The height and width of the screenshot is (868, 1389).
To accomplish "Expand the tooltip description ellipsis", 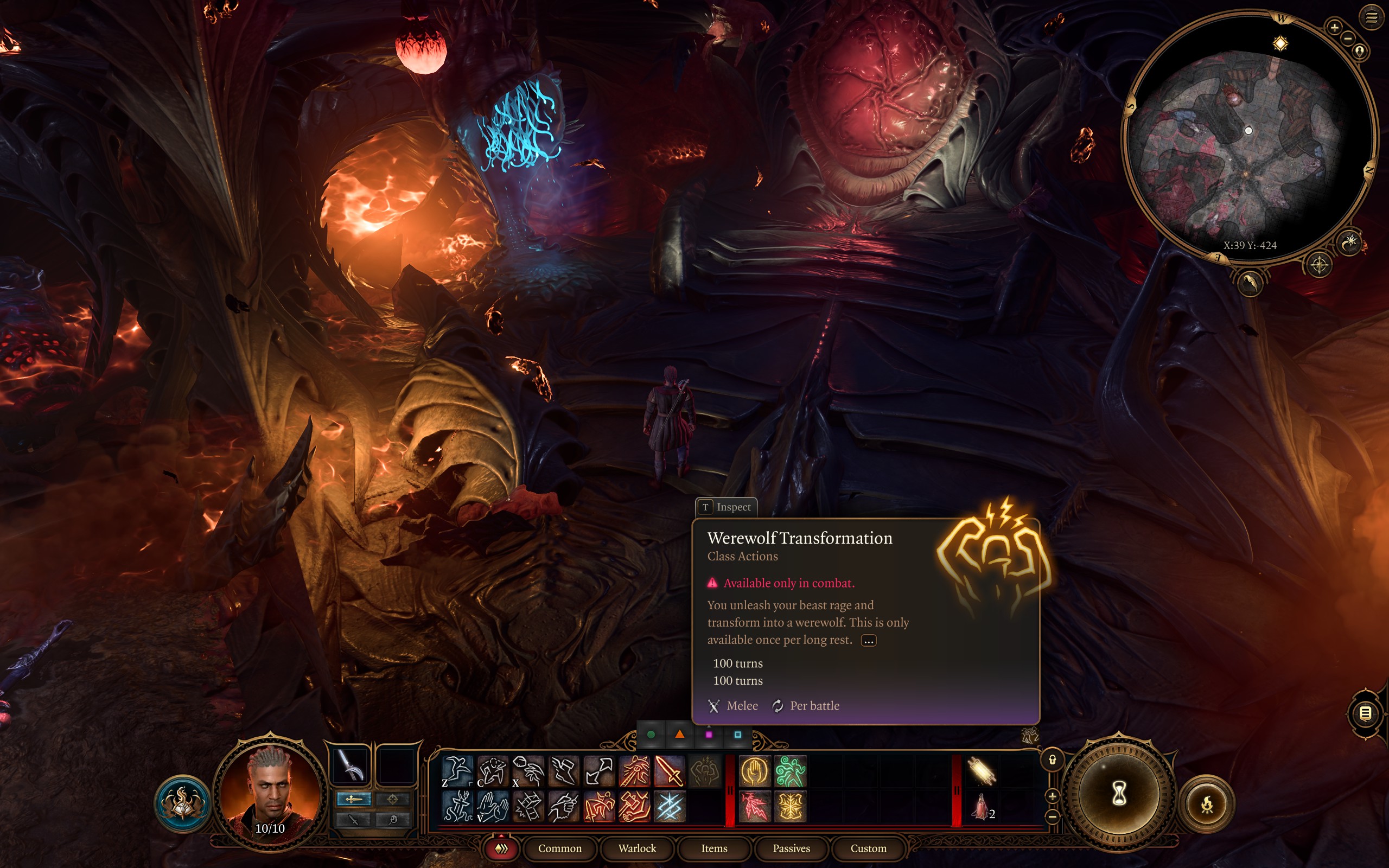I will coord(869,641).
